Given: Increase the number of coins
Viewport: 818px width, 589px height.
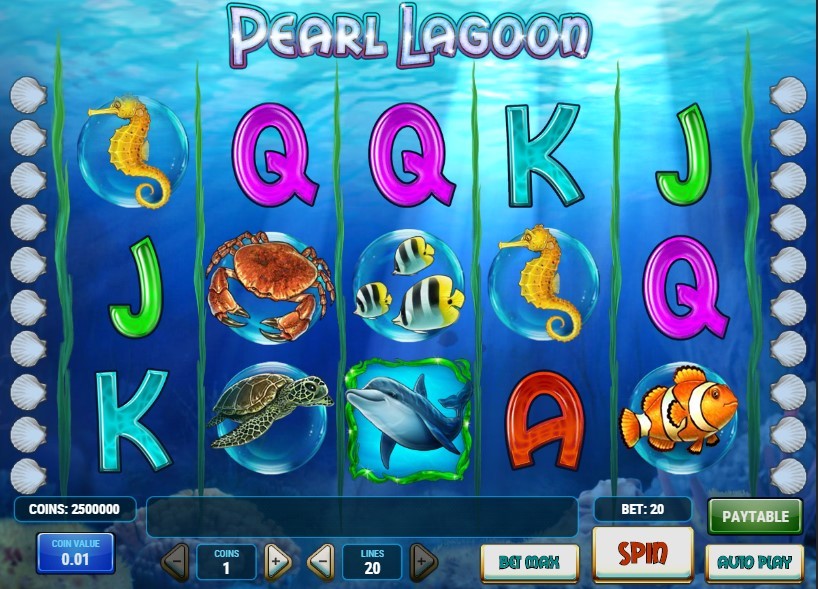Looking at the screenshot, I should coord(277,562).
